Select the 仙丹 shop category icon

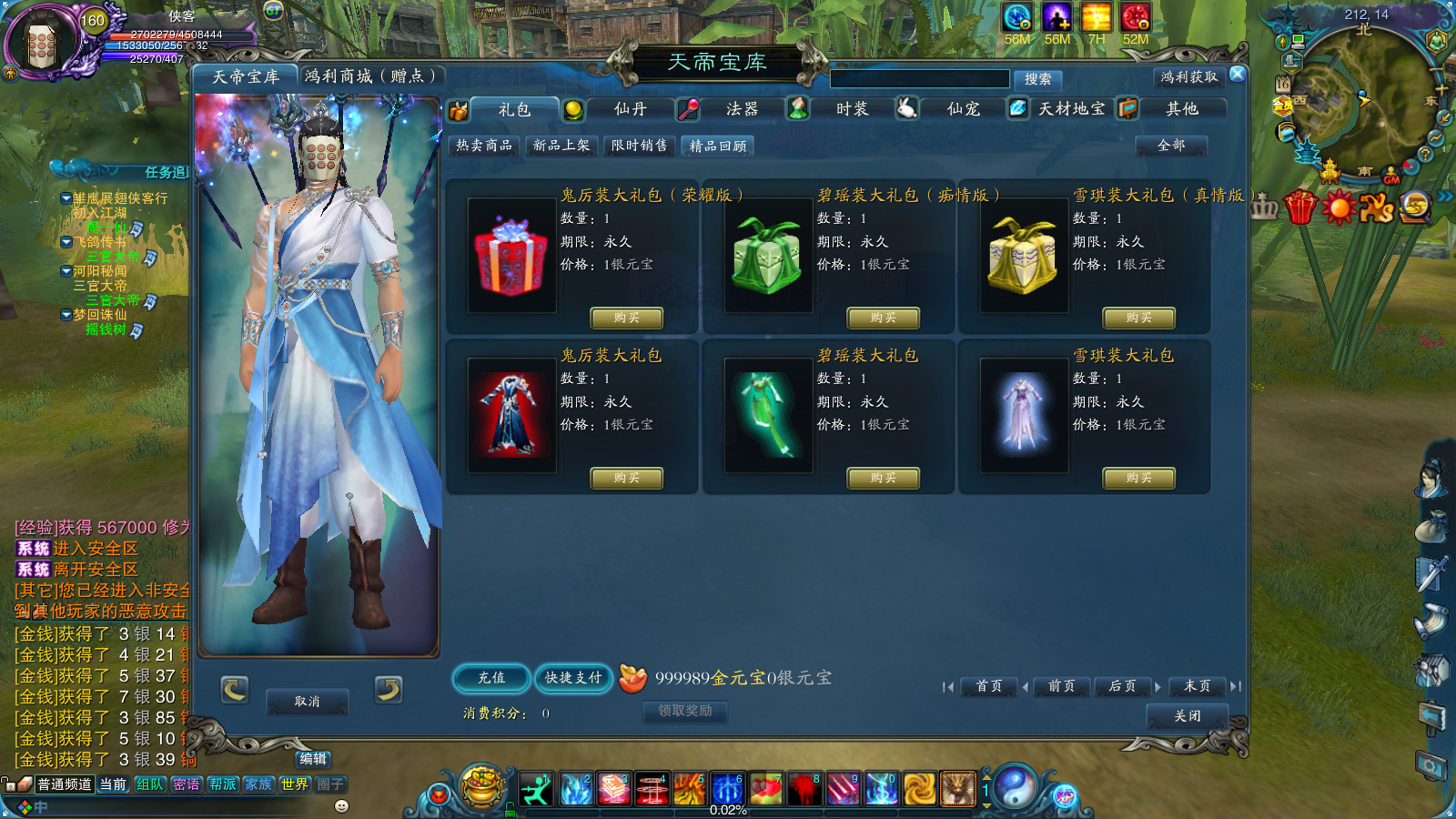click(x=575, y=108)
